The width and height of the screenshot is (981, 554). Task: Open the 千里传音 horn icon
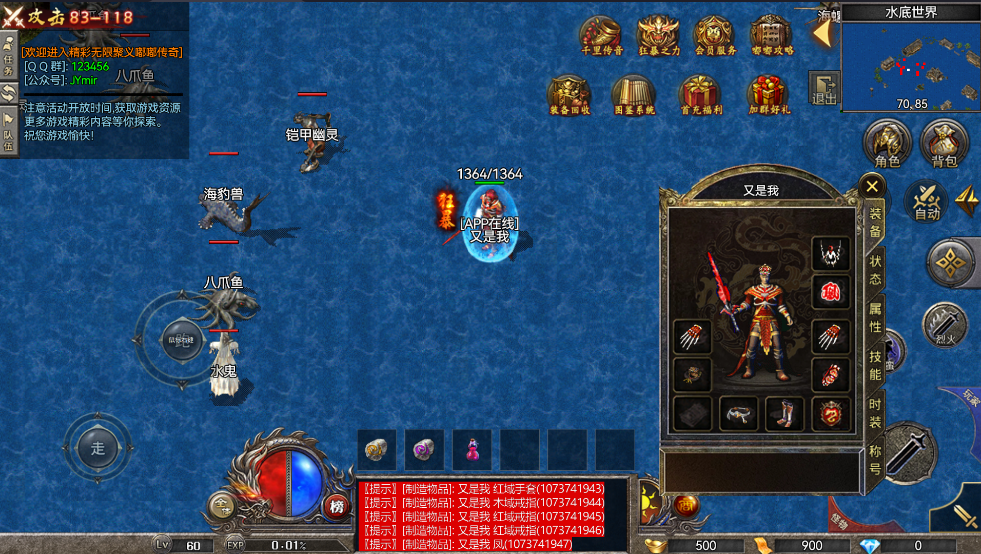pos(602,34)
